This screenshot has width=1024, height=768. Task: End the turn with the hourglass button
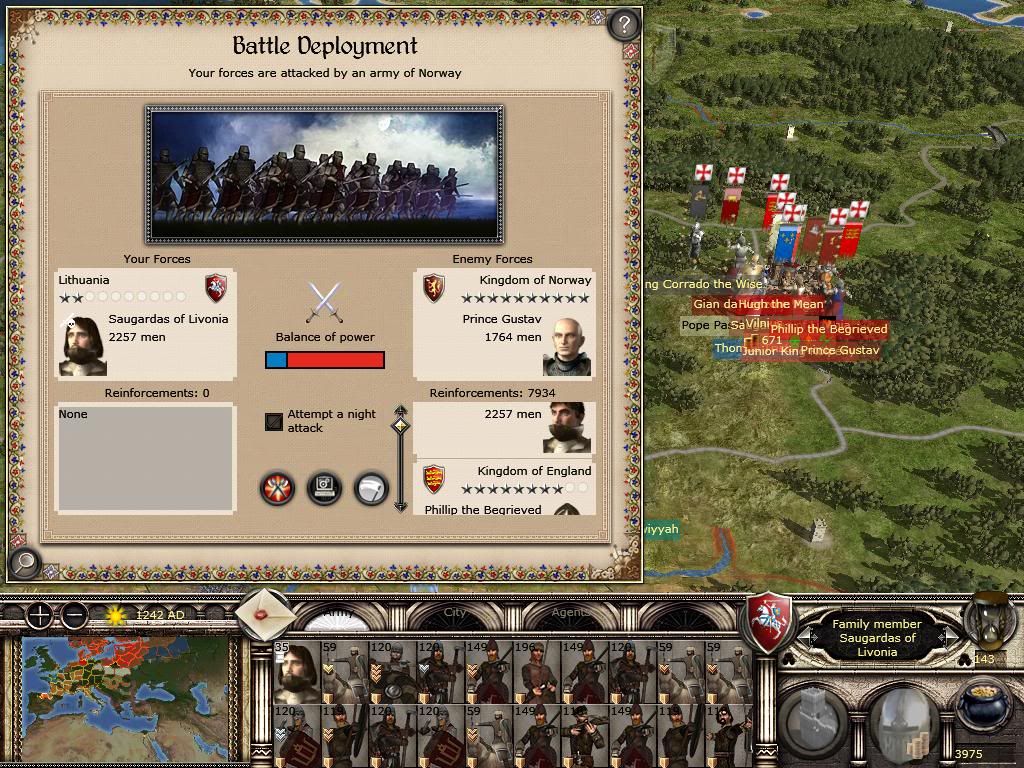pos(989,622)
